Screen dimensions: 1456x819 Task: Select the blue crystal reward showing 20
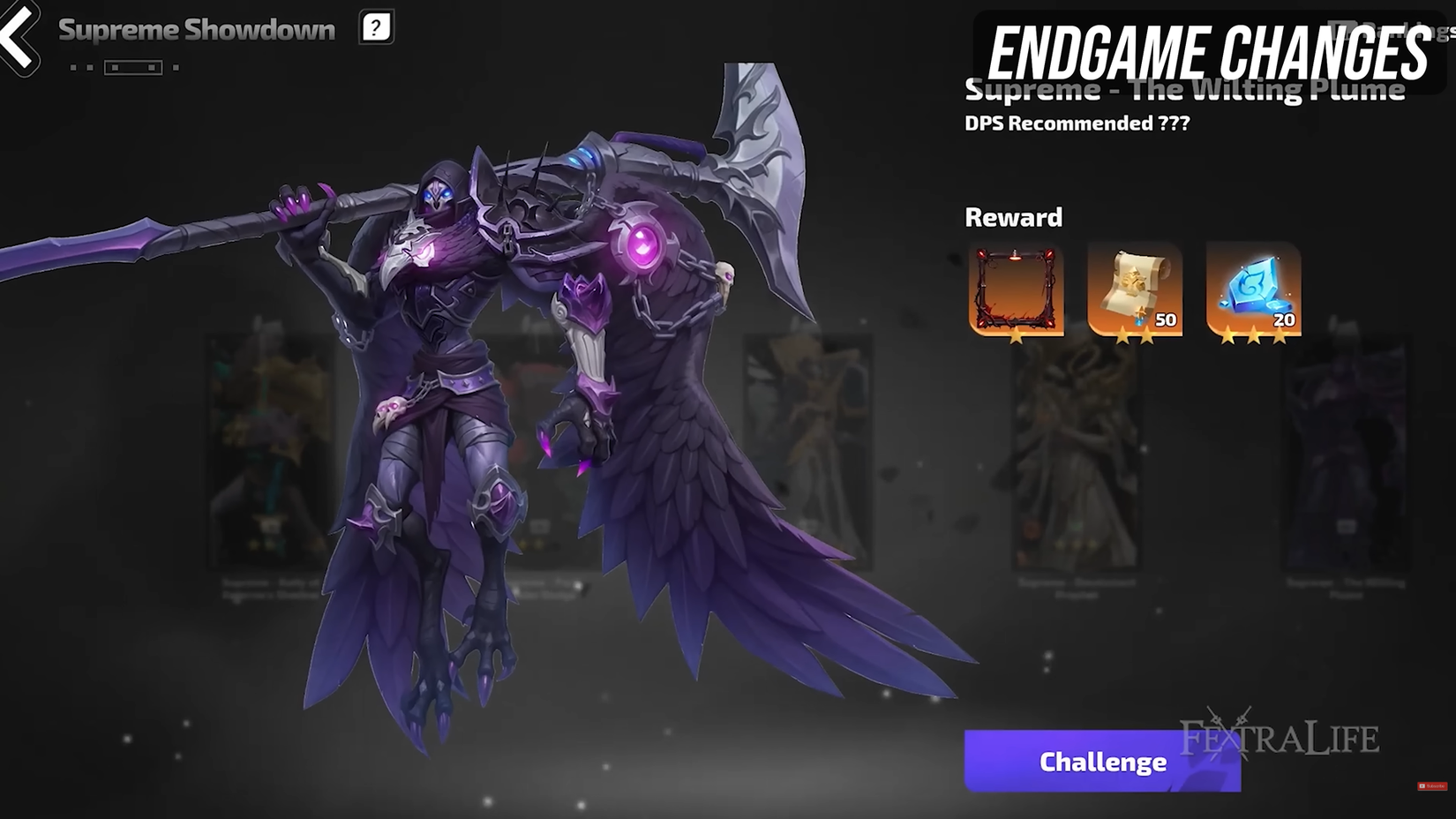(1251, 287)
